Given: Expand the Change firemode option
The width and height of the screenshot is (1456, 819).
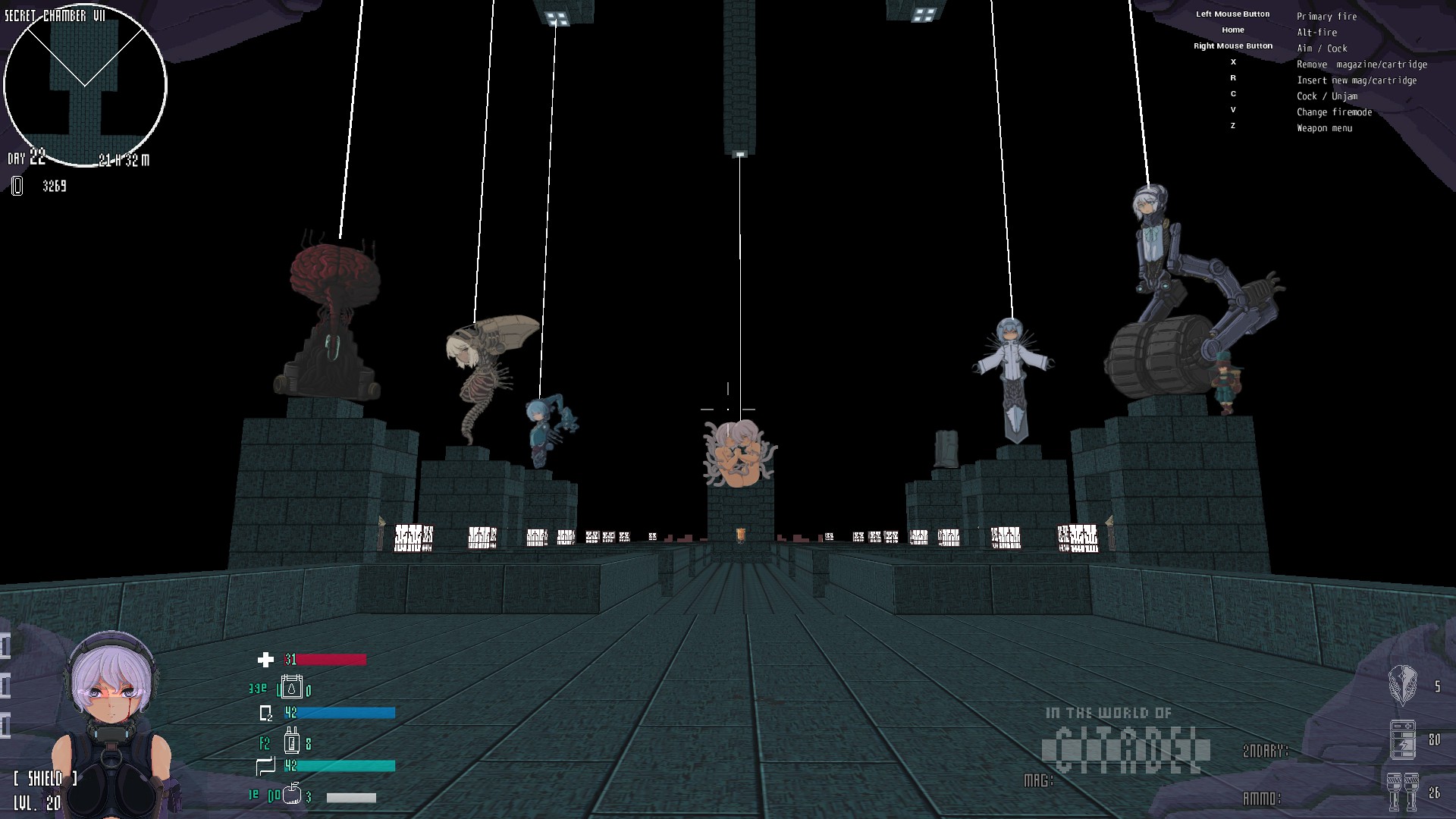Looking at the screenshot, I should (x=1335, y=111).
